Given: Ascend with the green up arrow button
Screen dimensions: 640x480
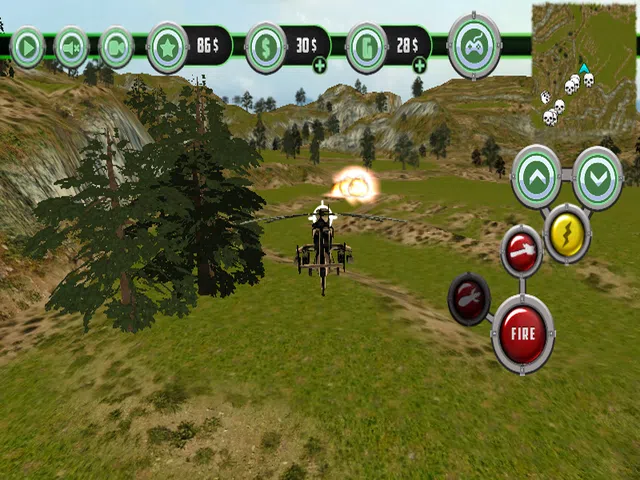Looking at the screenshot, I should point(536,177).
